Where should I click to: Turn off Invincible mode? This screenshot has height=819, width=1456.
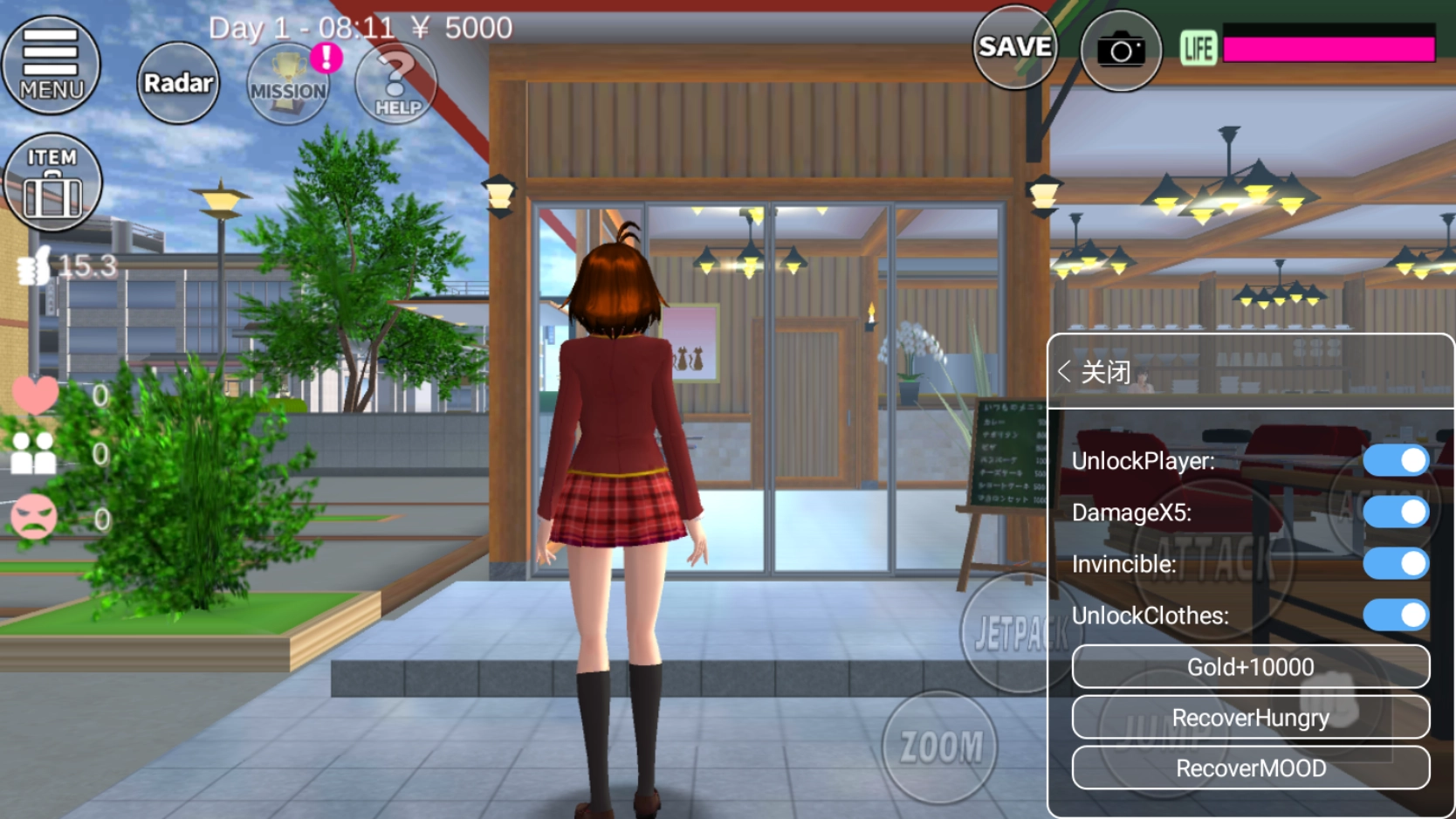(x=1396, y=564)
